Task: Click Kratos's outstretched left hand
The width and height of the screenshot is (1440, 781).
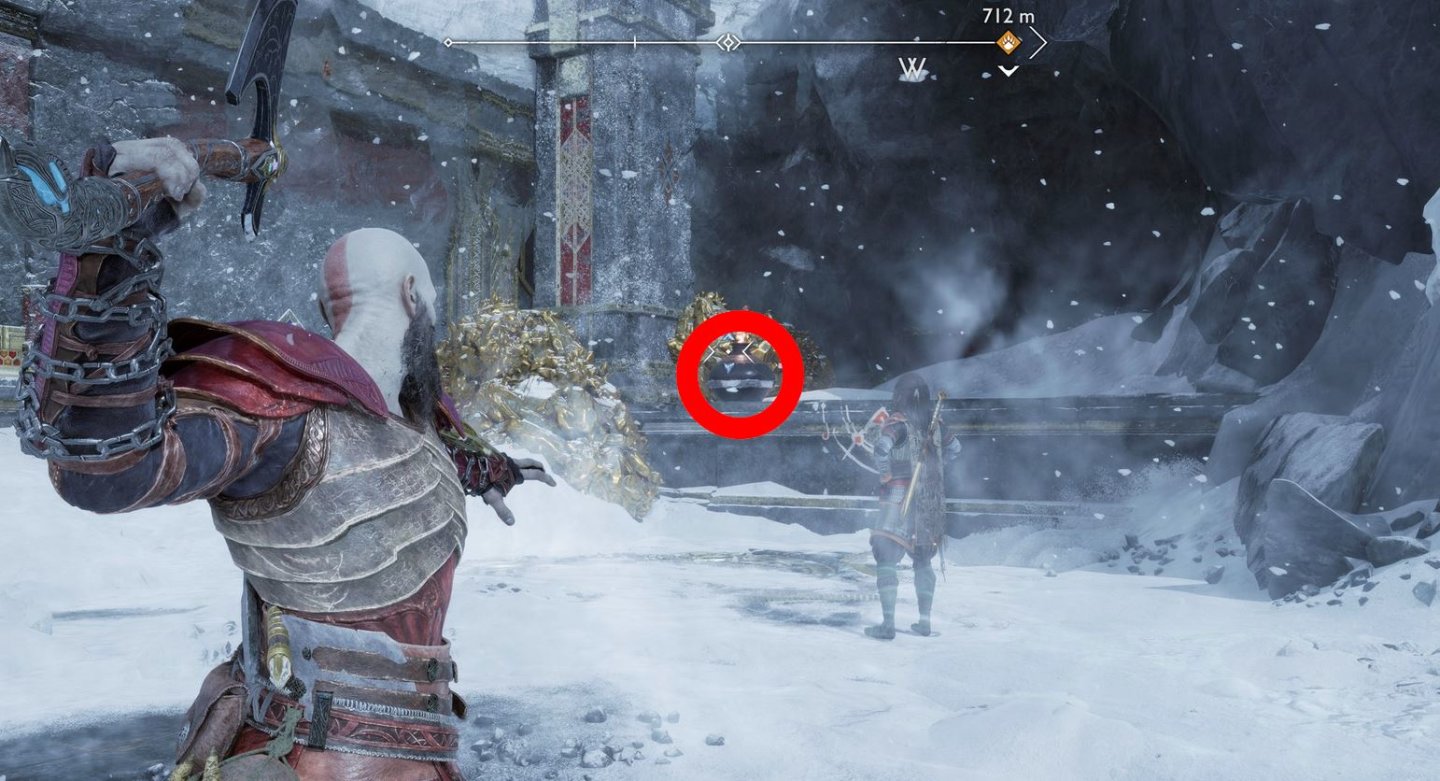Action: pos(510,480)
